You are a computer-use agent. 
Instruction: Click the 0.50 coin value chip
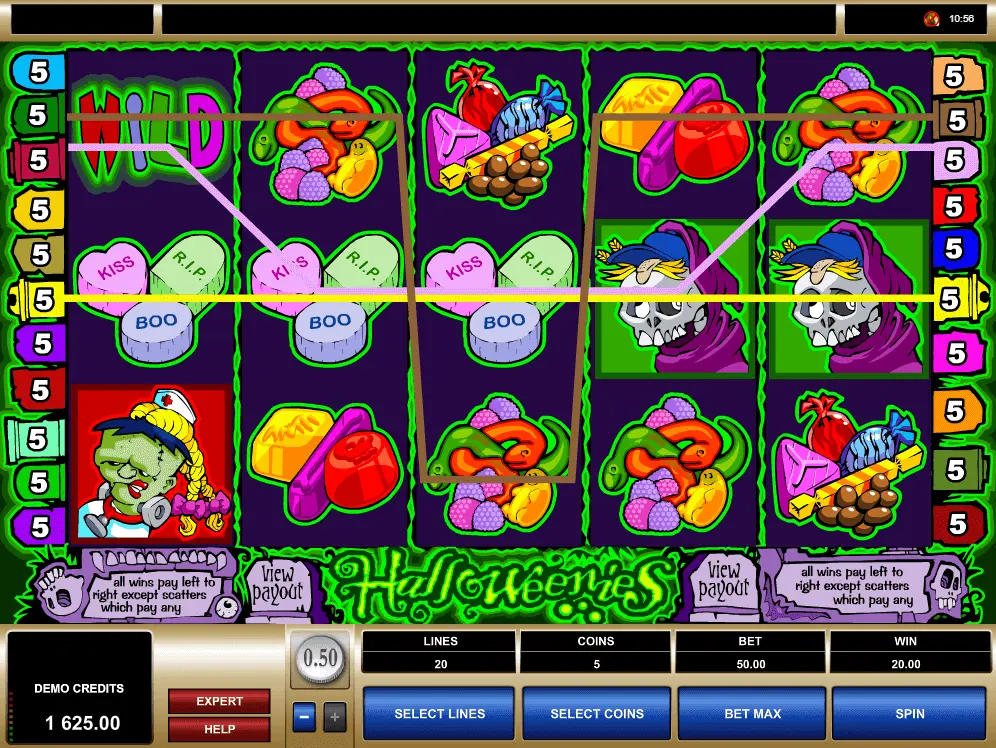click(320, 658)
